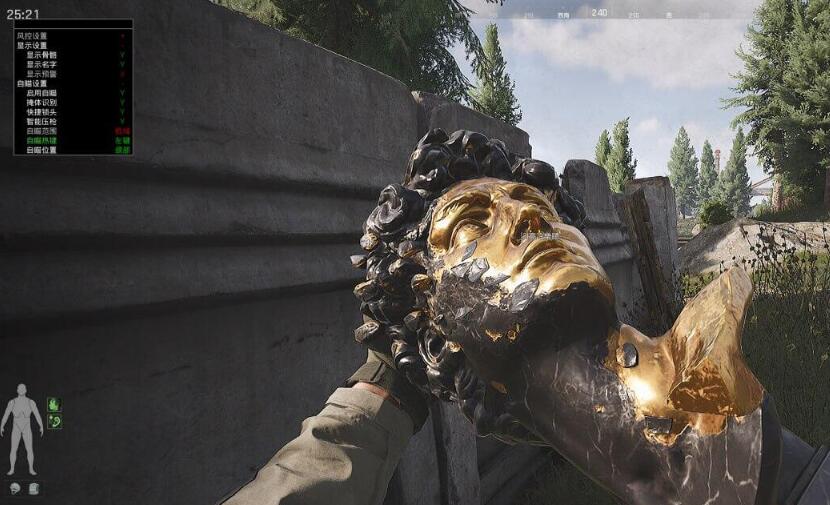Select the green hand status icon
This screenshot has height=505, width=830.
(54, 405)
